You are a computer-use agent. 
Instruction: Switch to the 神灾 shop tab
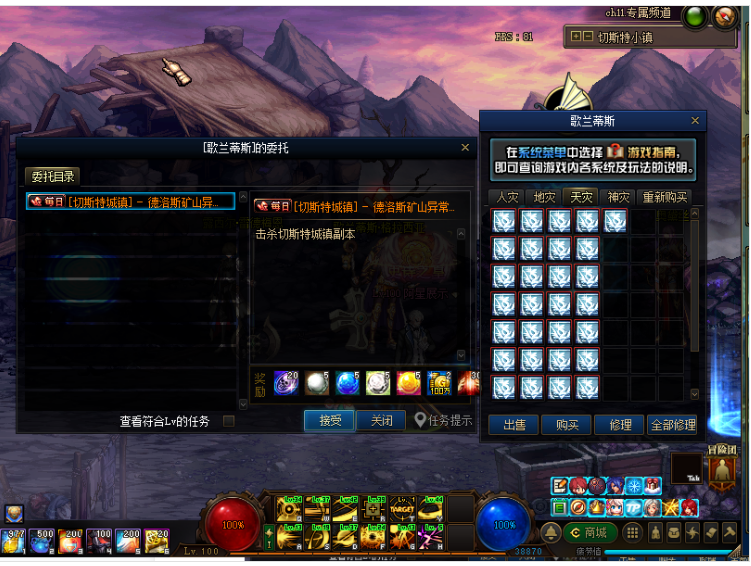click(619, 197)
